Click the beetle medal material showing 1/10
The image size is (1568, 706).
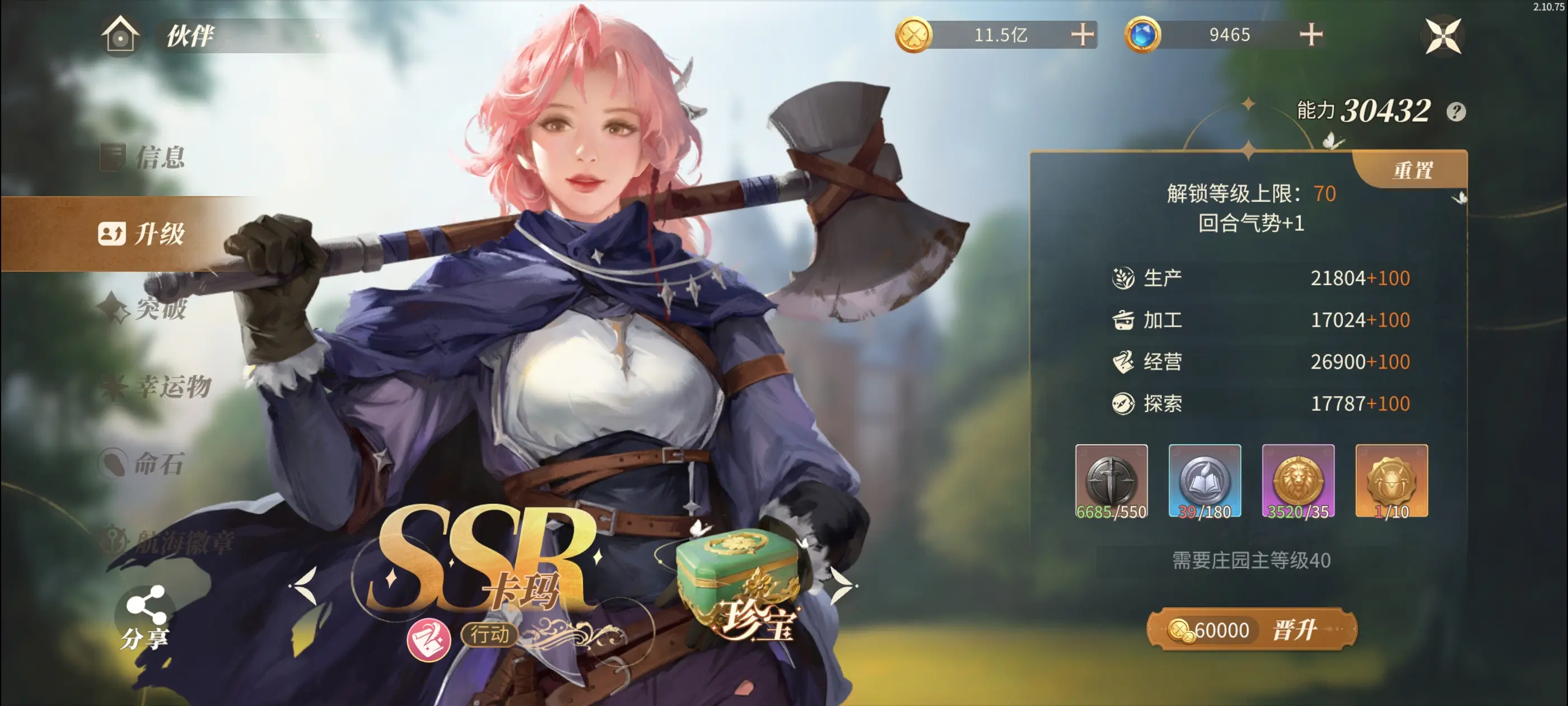point(1392,481)
